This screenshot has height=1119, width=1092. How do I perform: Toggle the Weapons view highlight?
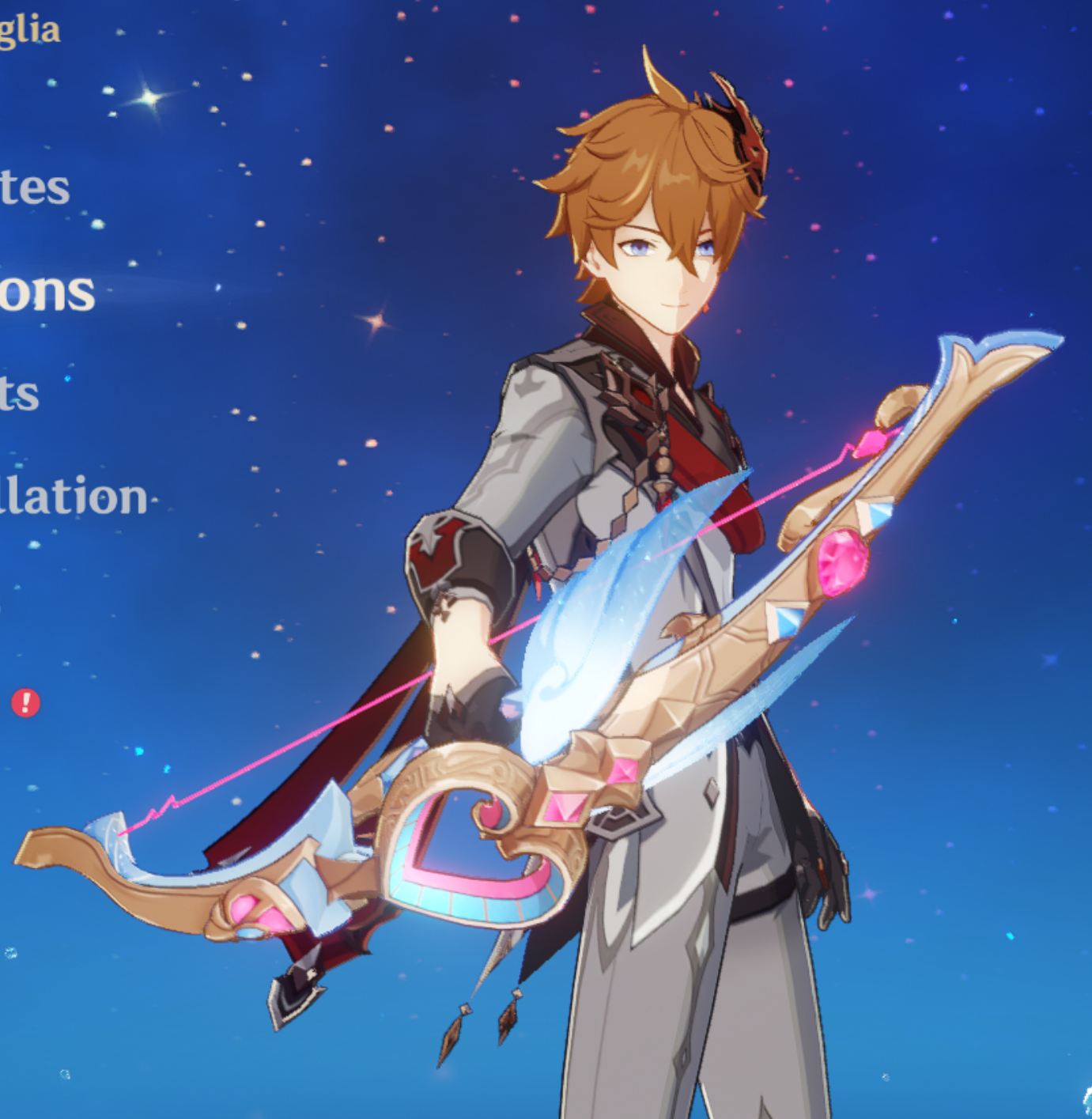[43, 293]
